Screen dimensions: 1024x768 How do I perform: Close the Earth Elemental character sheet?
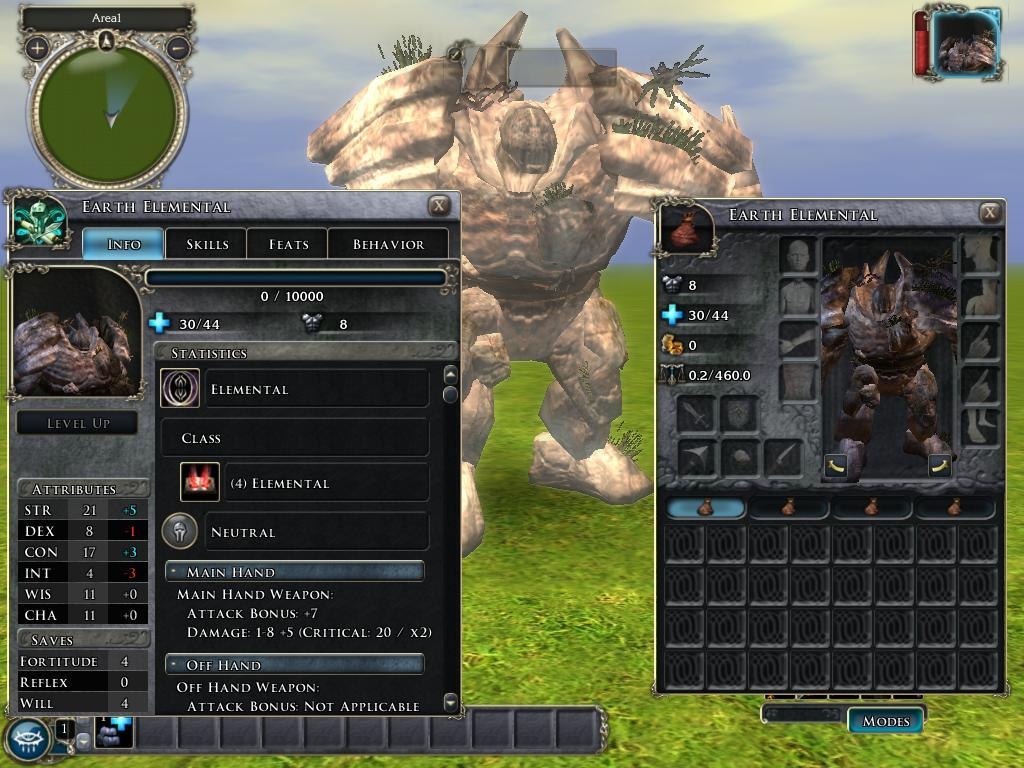[x=439, y=206]
